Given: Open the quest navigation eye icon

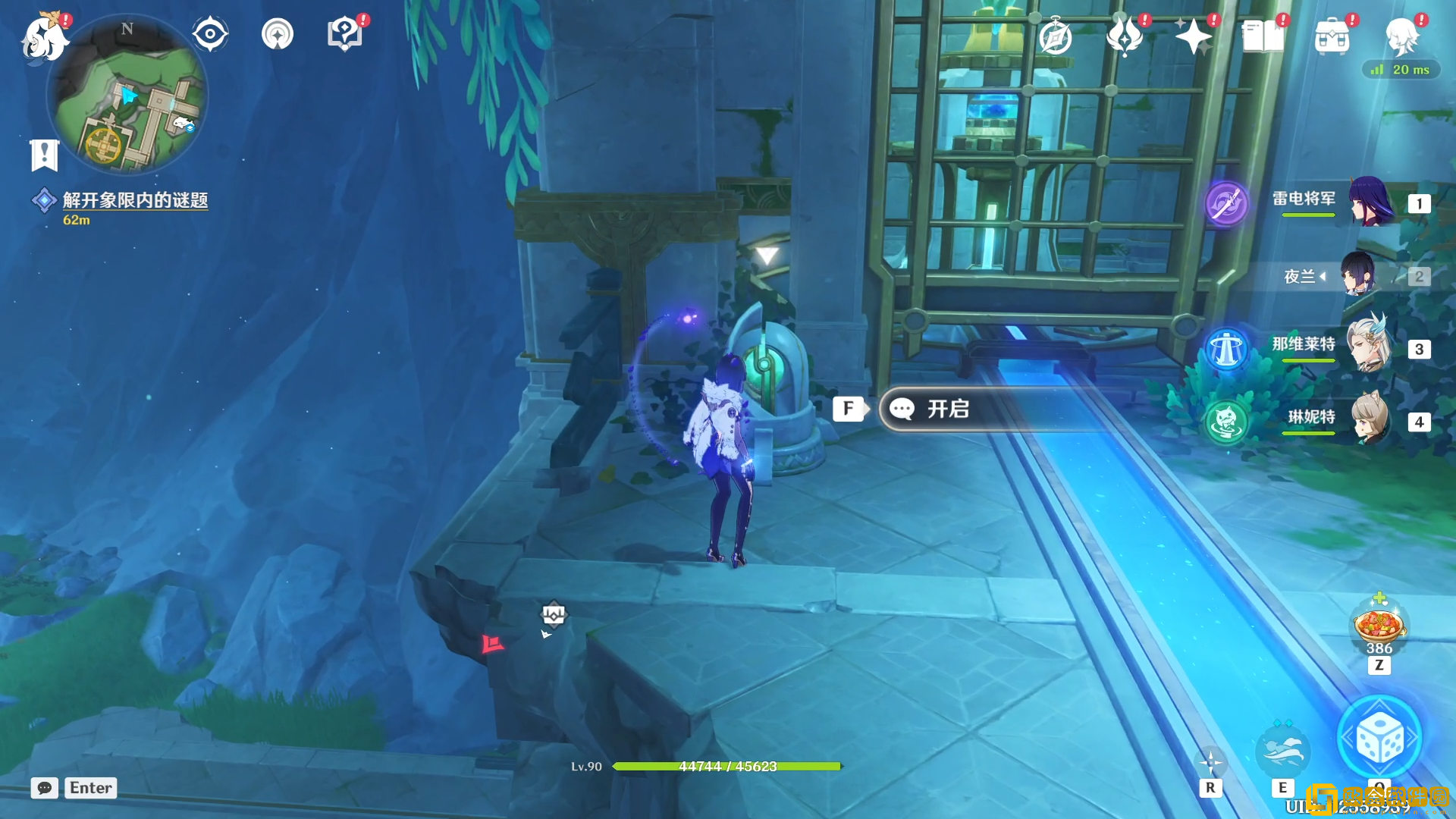Looking at the screenshot, I should coord(209,34).
